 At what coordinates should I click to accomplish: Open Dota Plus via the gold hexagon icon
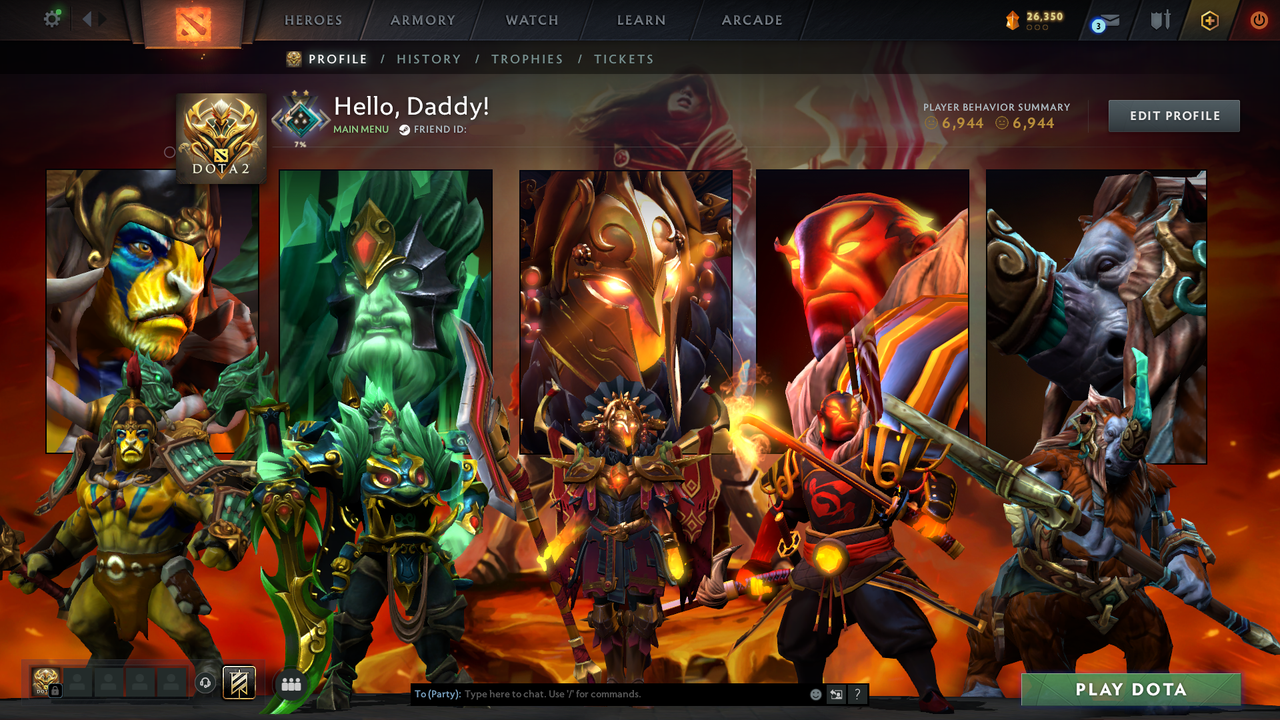(x=1208, y=18)
